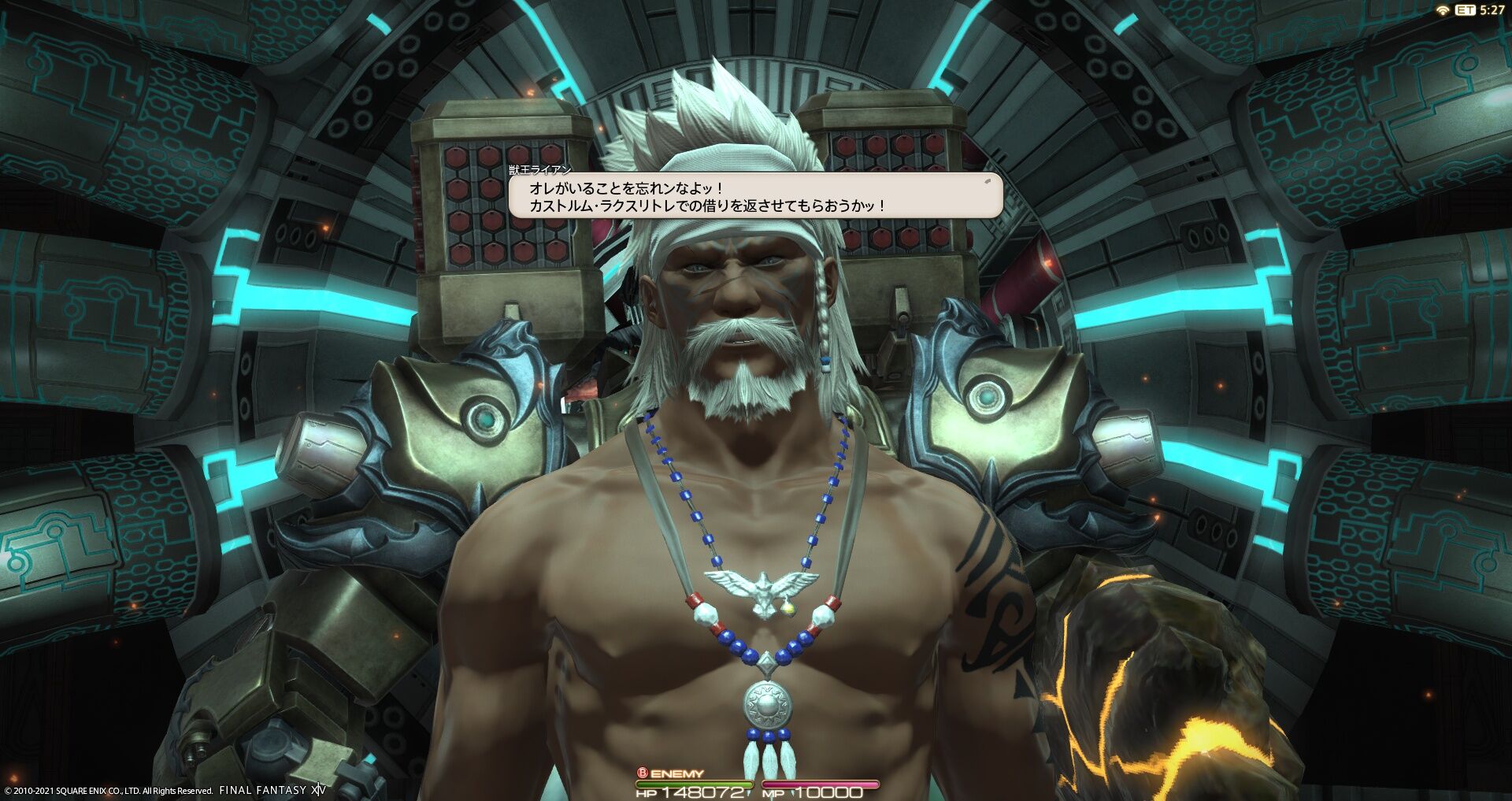Click the green enemy HP bar
The height and width of the screenshot is (801, 1512).
click(x=693, y=784)
